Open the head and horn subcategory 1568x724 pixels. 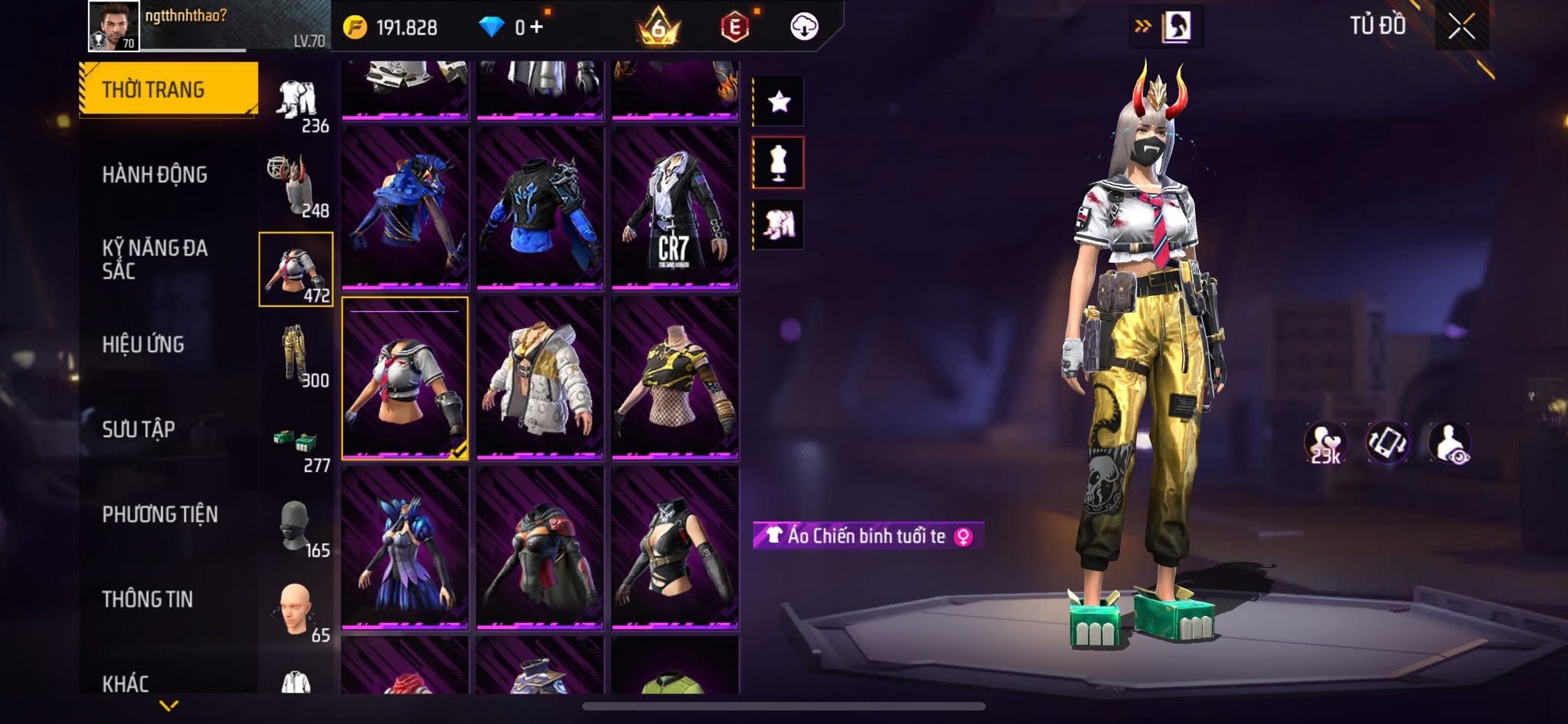coord(296,185)
